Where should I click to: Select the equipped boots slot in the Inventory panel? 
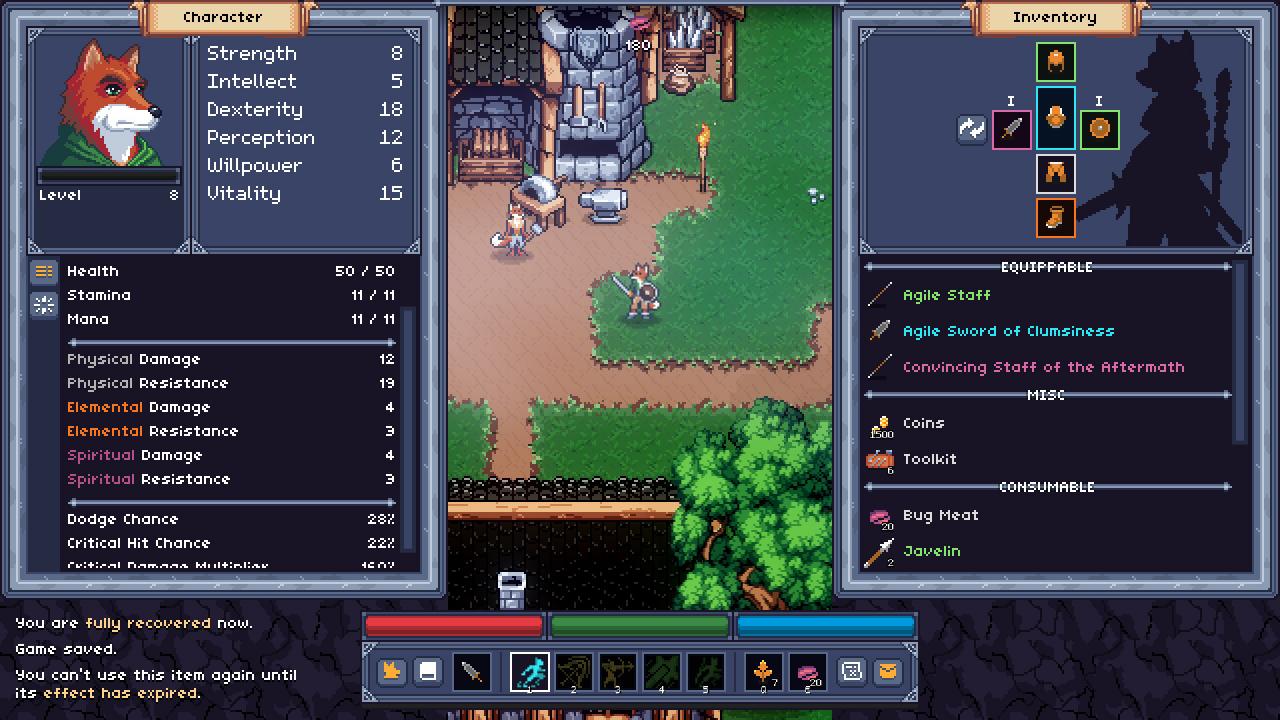pos(1056,218)
